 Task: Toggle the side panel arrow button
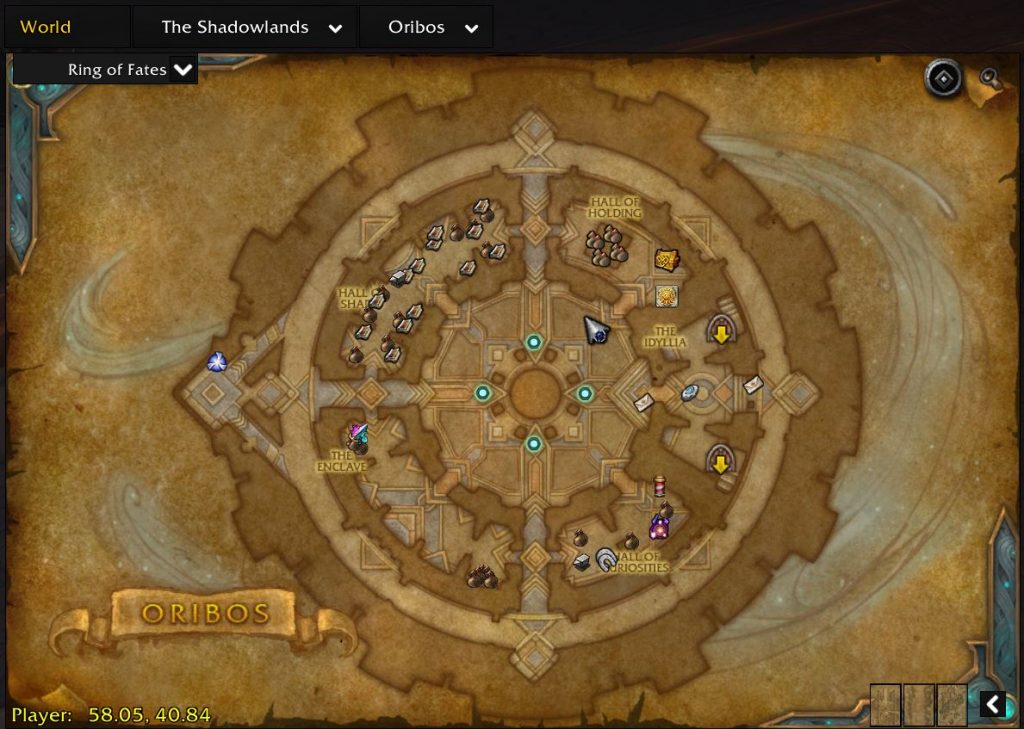pos(992,704)
